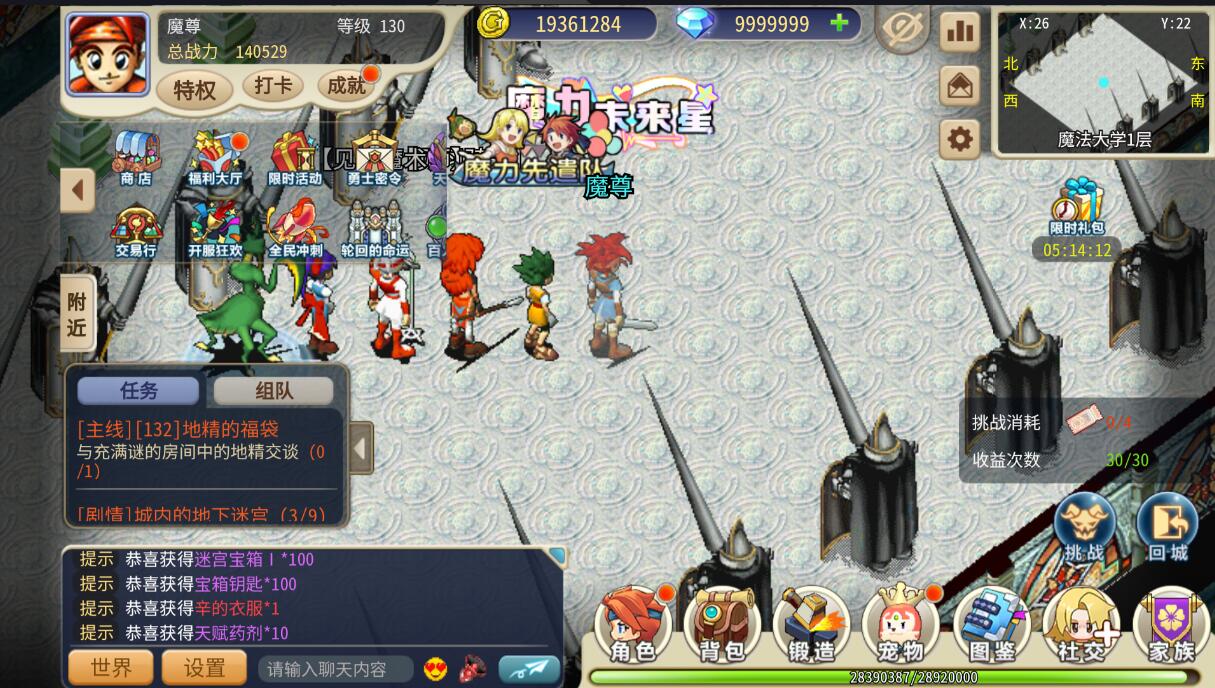Image resolution: width=1215 pixels, height=688 pixels.
Task: Open the 成就 achievements panel
Action: pyautogui.click(x=347, y=86)
